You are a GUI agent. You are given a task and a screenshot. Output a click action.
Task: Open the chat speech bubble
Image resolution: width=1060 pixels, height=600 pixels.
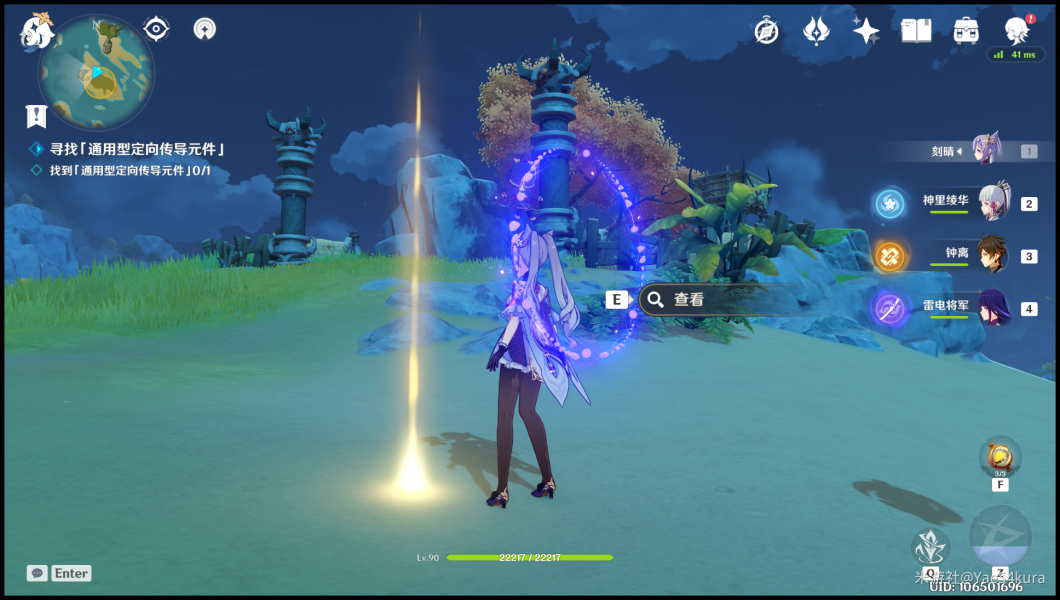37,573
